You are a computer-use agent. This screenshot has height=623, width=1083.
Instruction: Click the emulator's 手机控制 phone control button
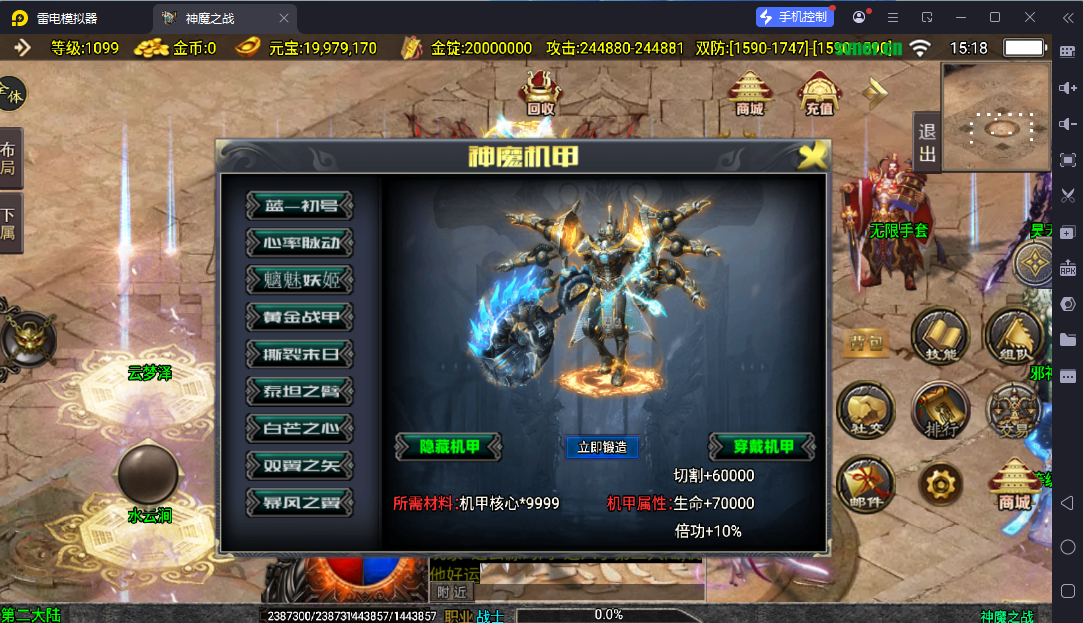tap(794, 17)
